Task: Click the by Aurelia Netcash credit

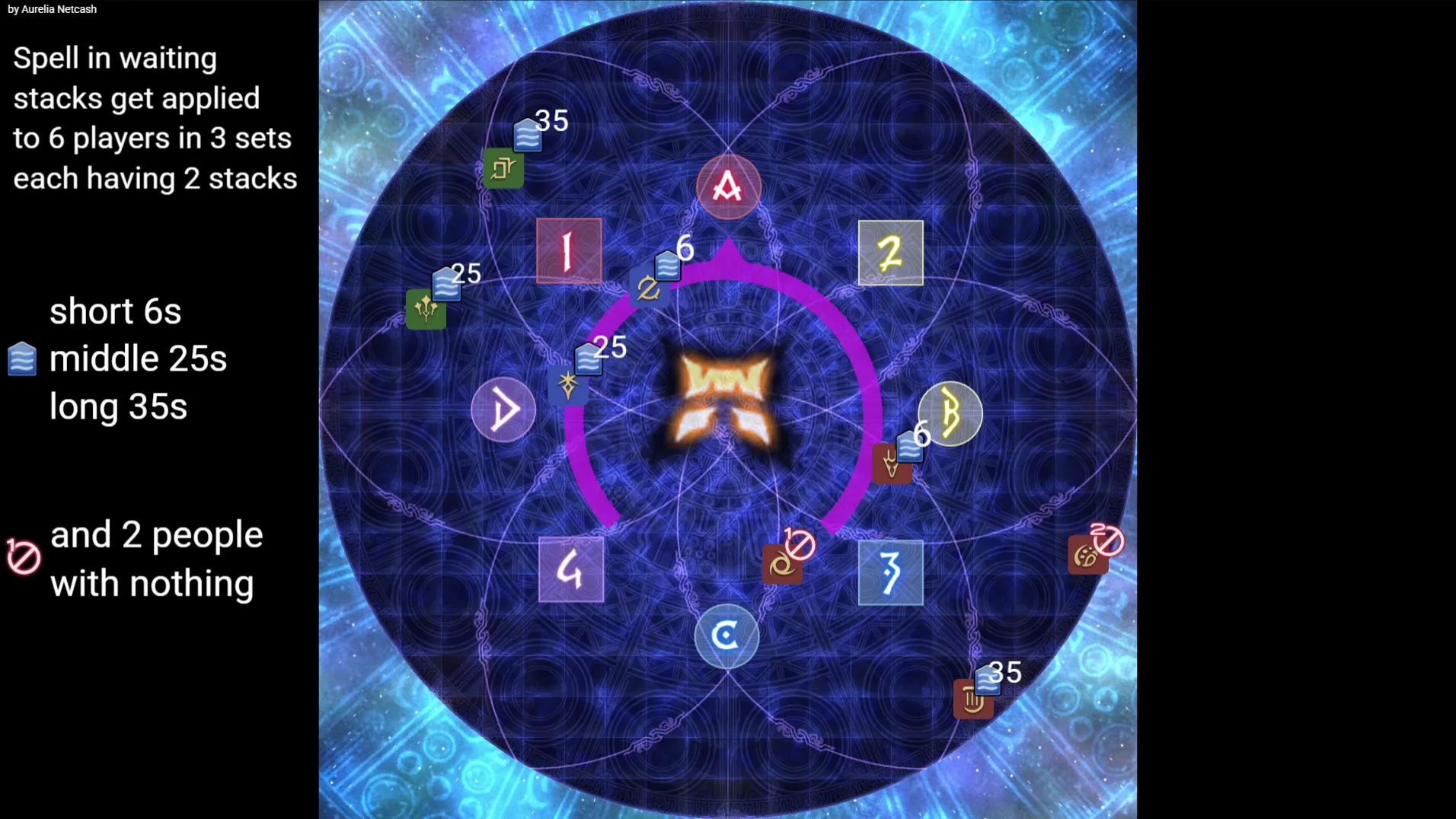Action: 52,9
